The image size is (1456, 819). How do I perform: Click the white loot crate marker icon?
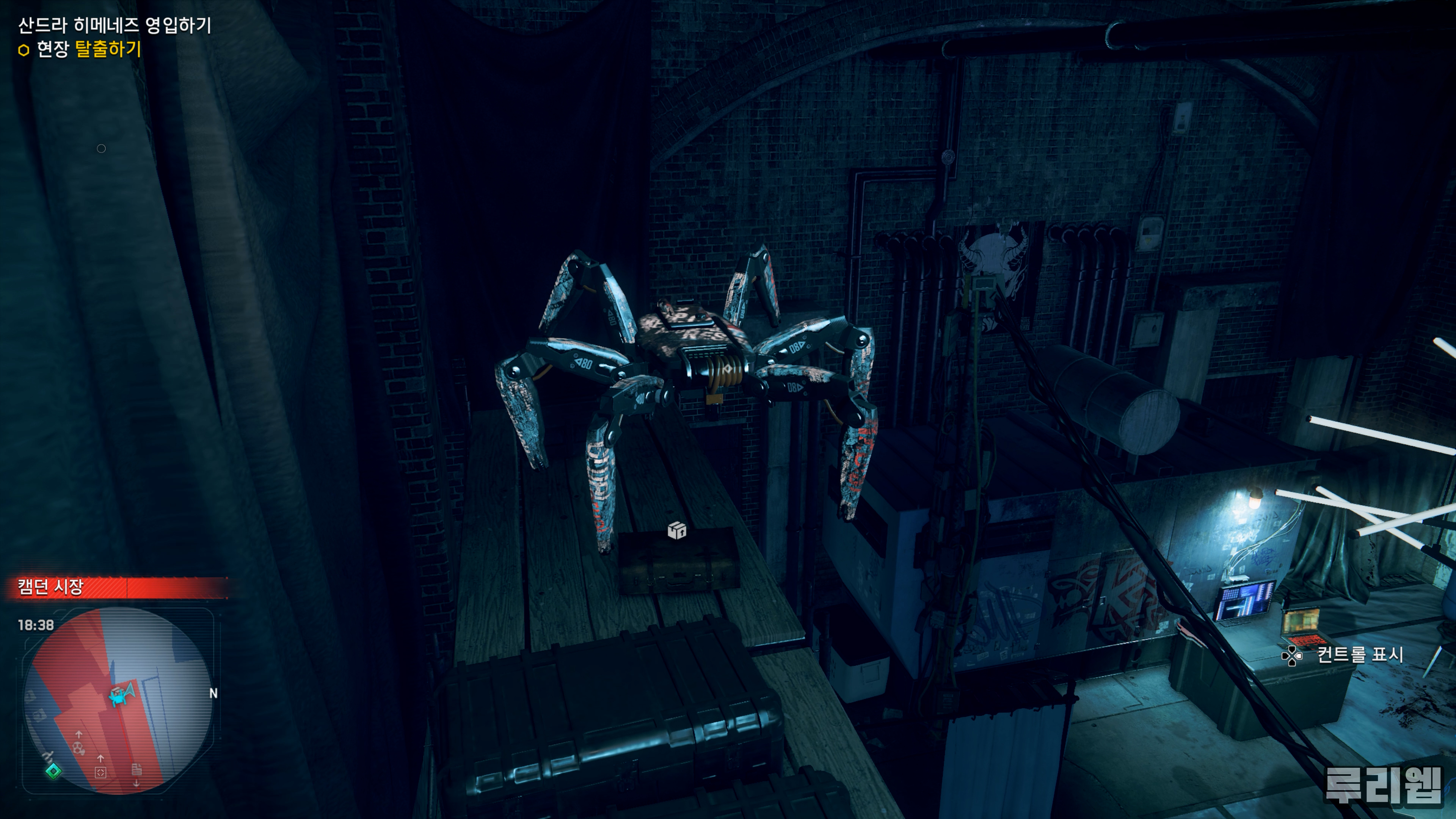(x=676, y=530)
